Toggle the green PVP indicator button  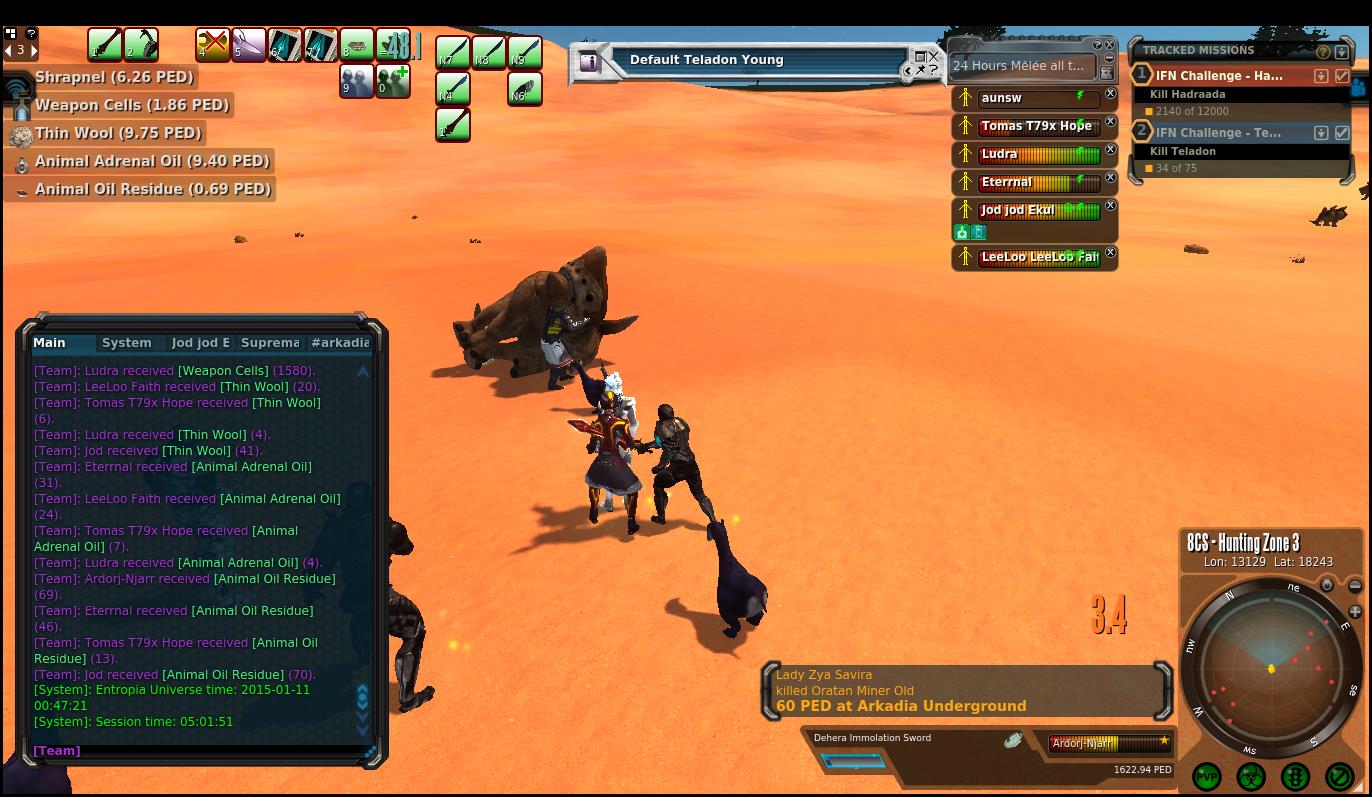click(x=1207, y=776)
